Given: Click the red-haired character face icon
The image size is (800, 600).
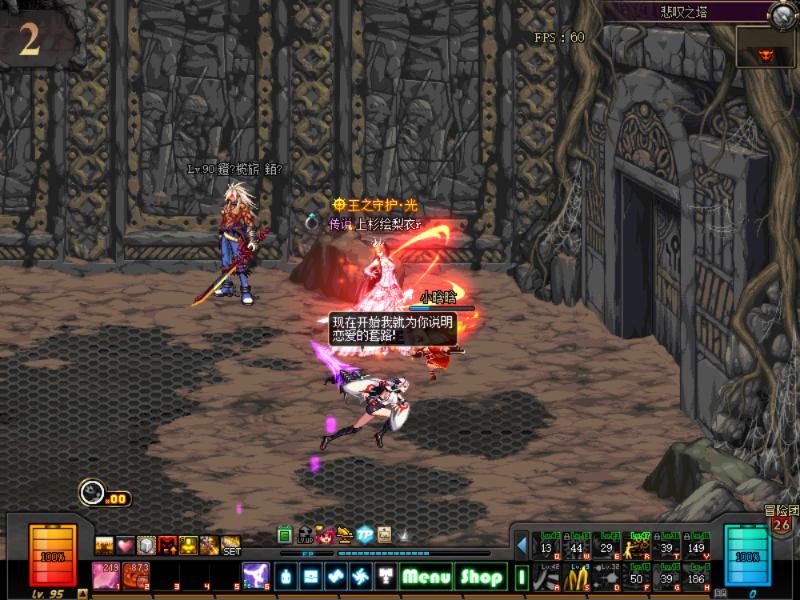Looking at the screenshot, I should (x=325, y=534).
